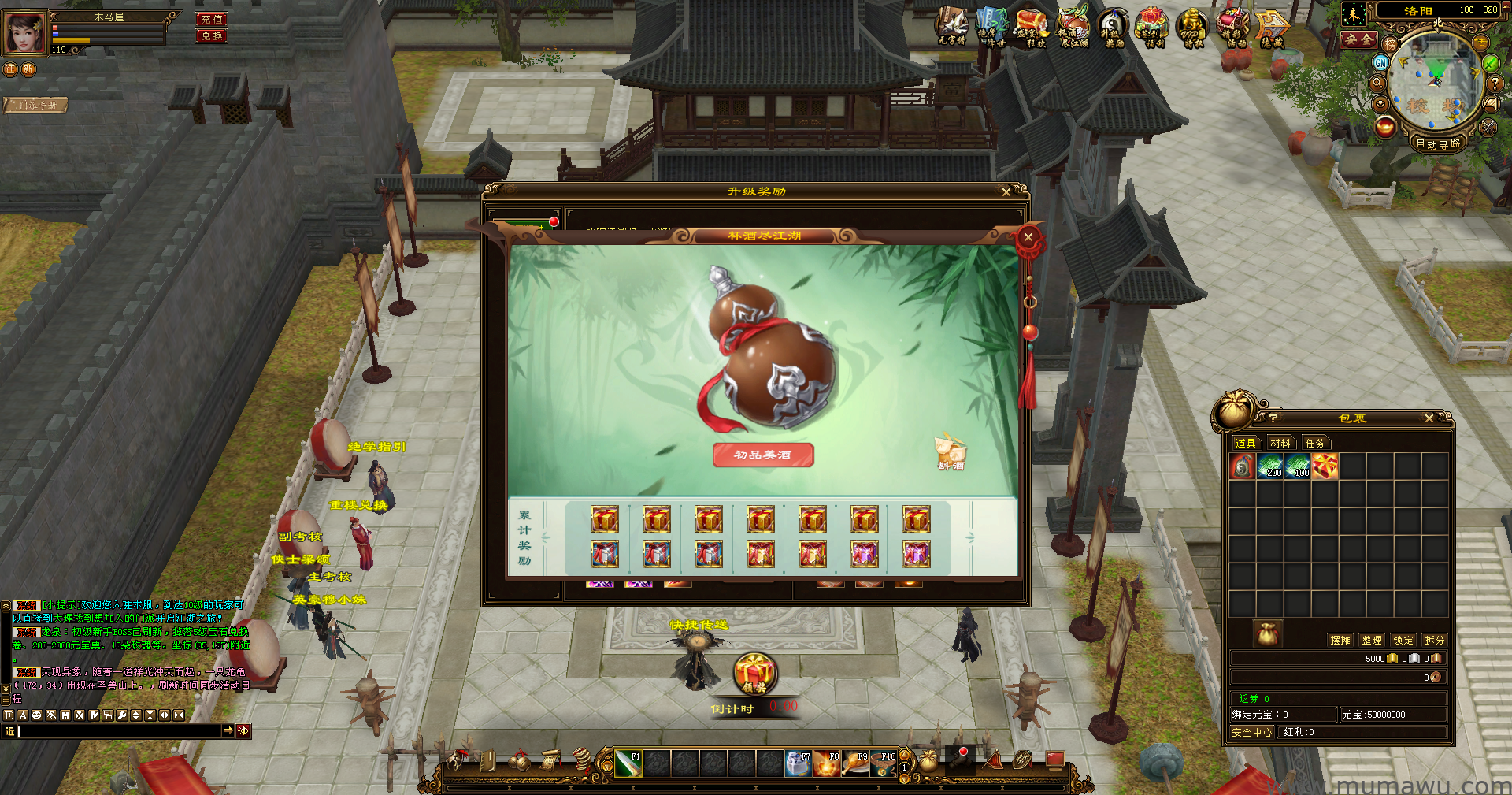Click the 兑换 exchange button
Viewport: 1512px width, 795px height.
point(211,35)
